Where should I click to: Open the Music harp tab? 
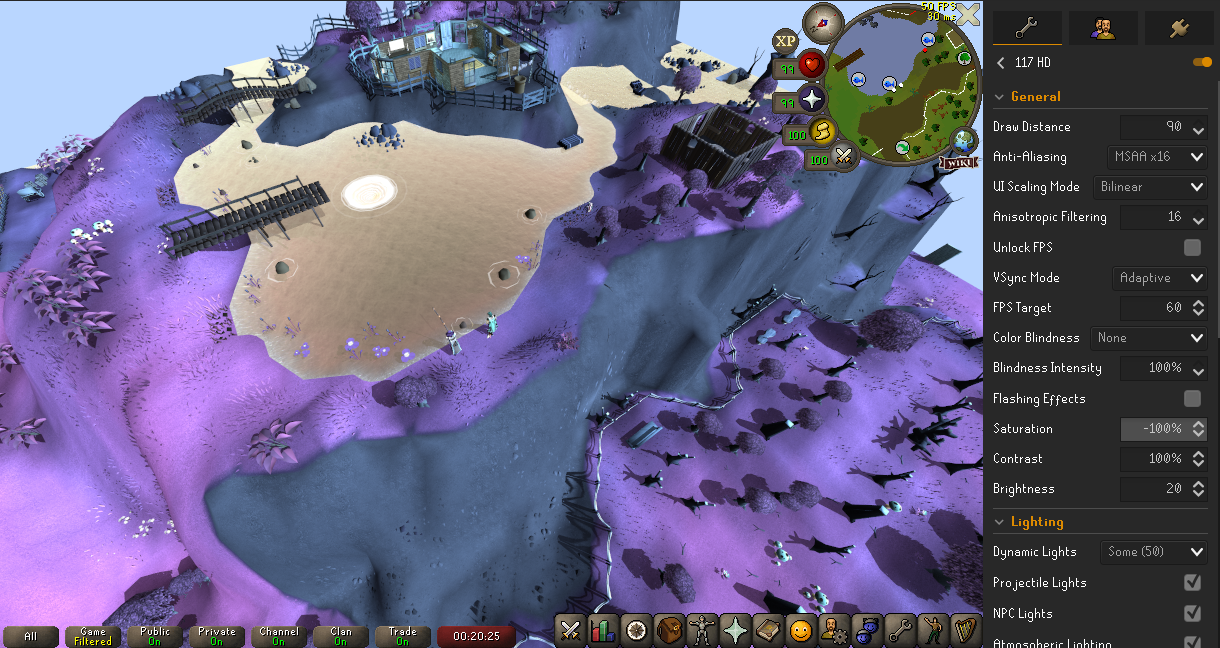[965, 630]
